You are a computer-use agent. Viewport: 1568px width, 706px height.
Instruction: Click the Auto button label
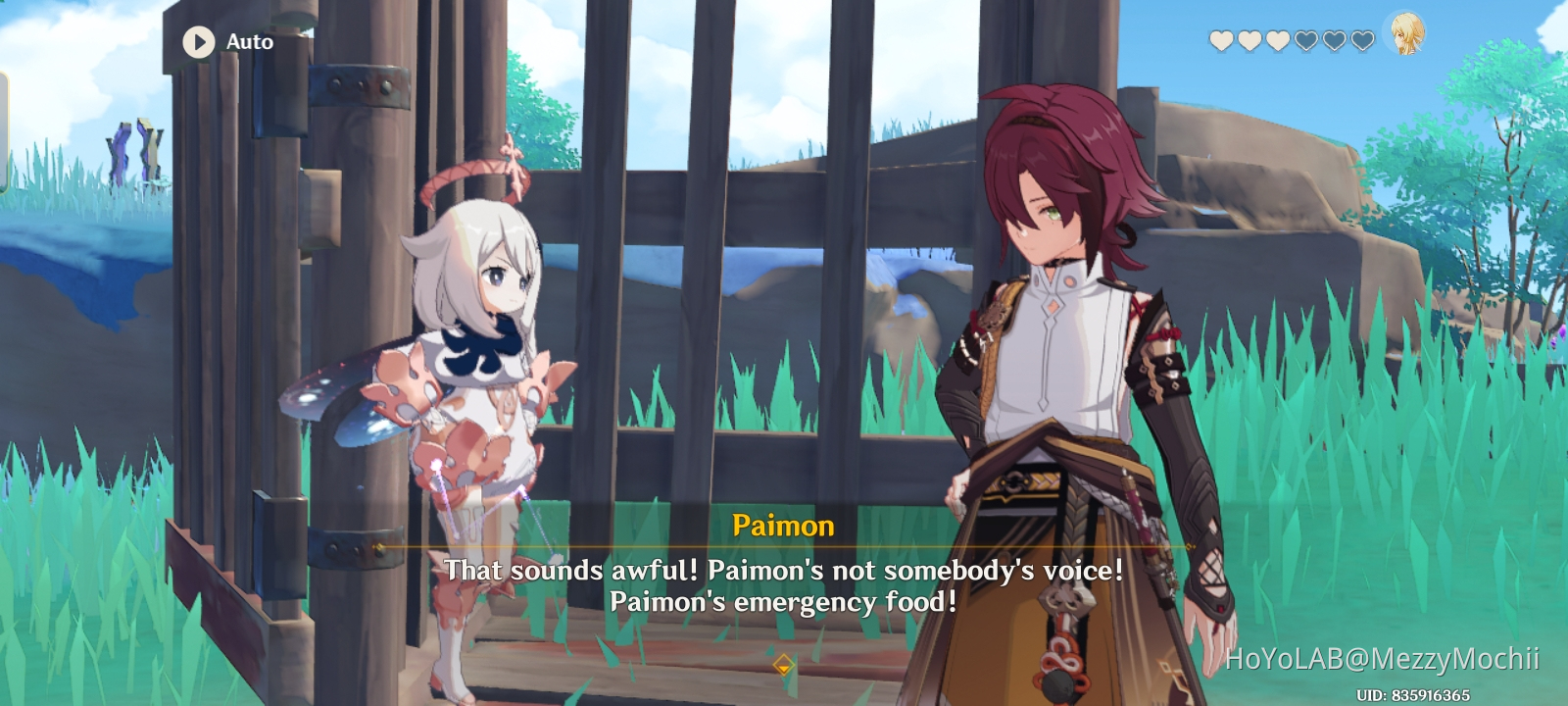click(x=248, y=42)
